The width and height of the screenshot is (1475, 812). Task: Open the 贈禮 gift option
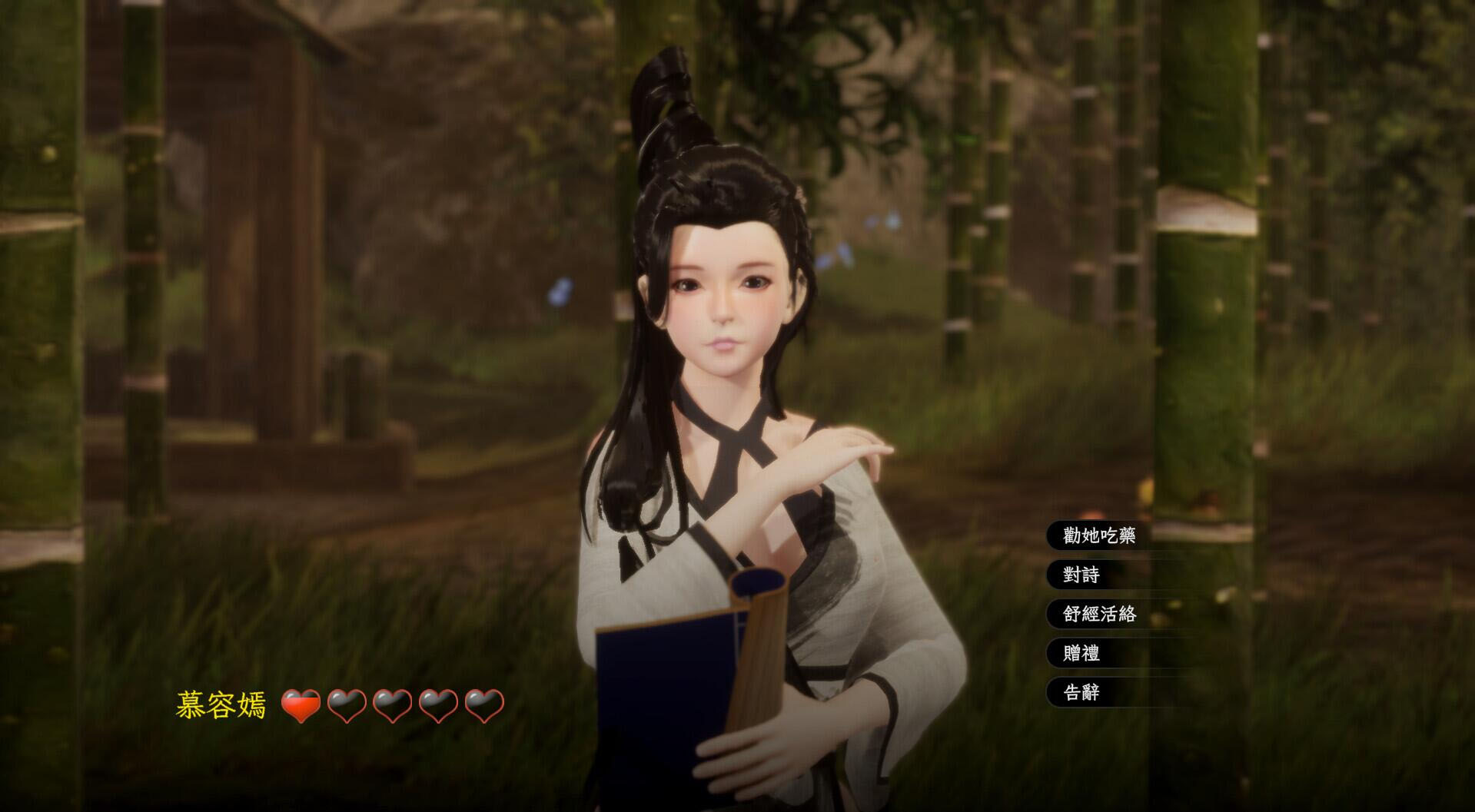tap(1080, 654)
